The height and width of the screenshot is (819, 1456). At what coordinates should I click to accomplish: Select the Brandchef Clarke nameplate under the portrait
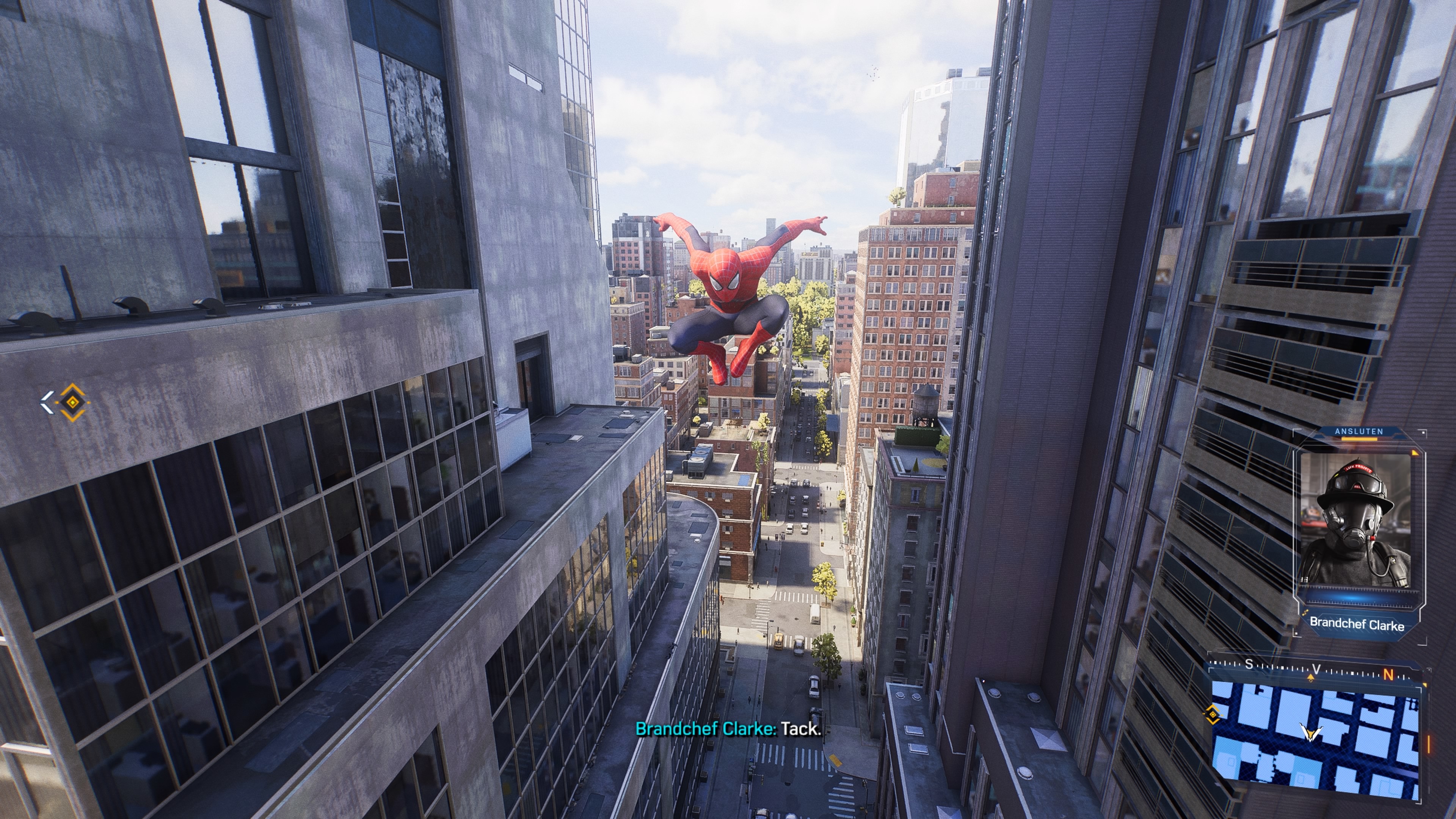[x=1357, y=623]
